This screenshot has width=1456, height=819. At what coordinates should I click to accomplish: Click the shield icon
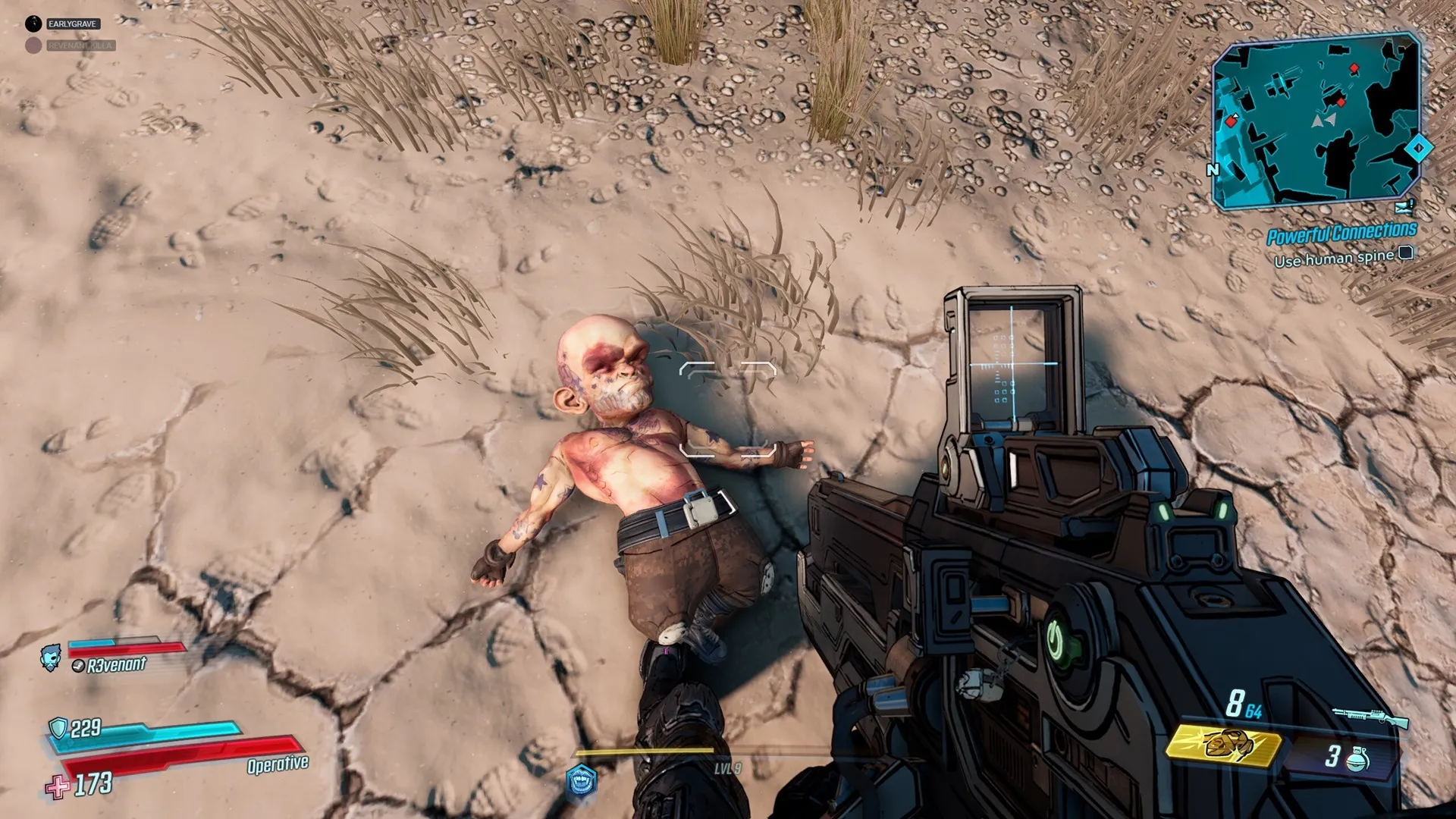click(58, 728)
